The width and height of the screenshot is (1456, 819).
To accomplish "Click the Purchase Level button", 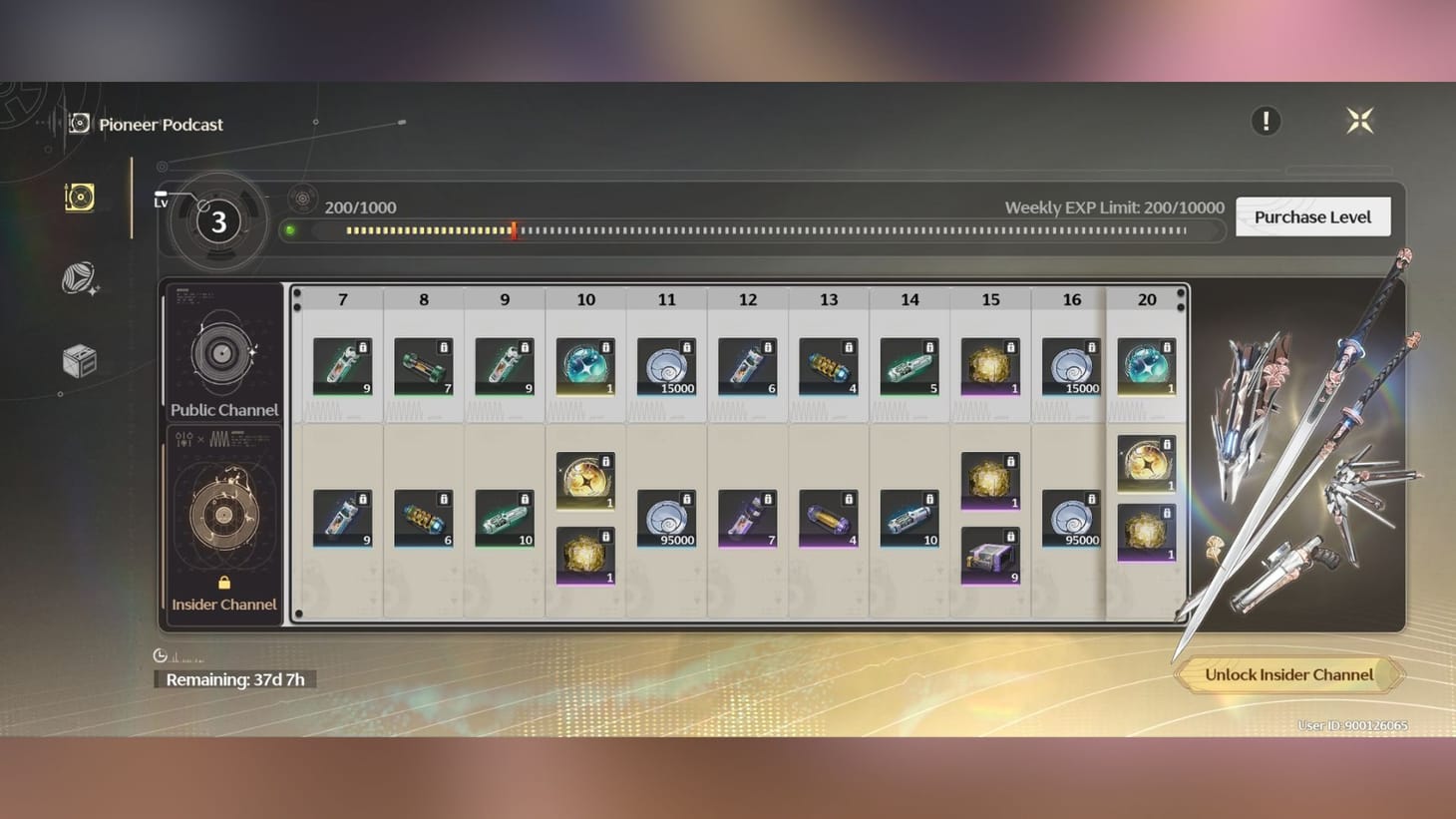I will pos(1312,216).
